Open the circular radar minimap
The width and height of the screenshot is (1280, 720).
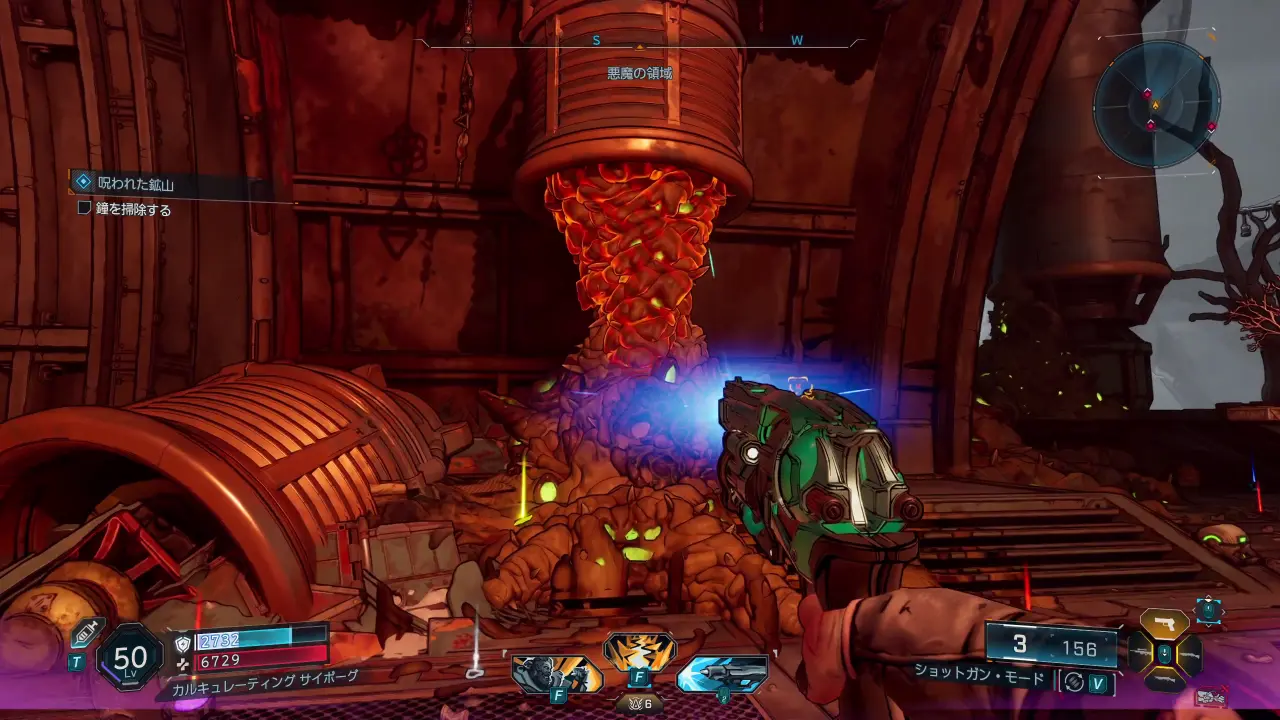click(x=1155, y=103)
